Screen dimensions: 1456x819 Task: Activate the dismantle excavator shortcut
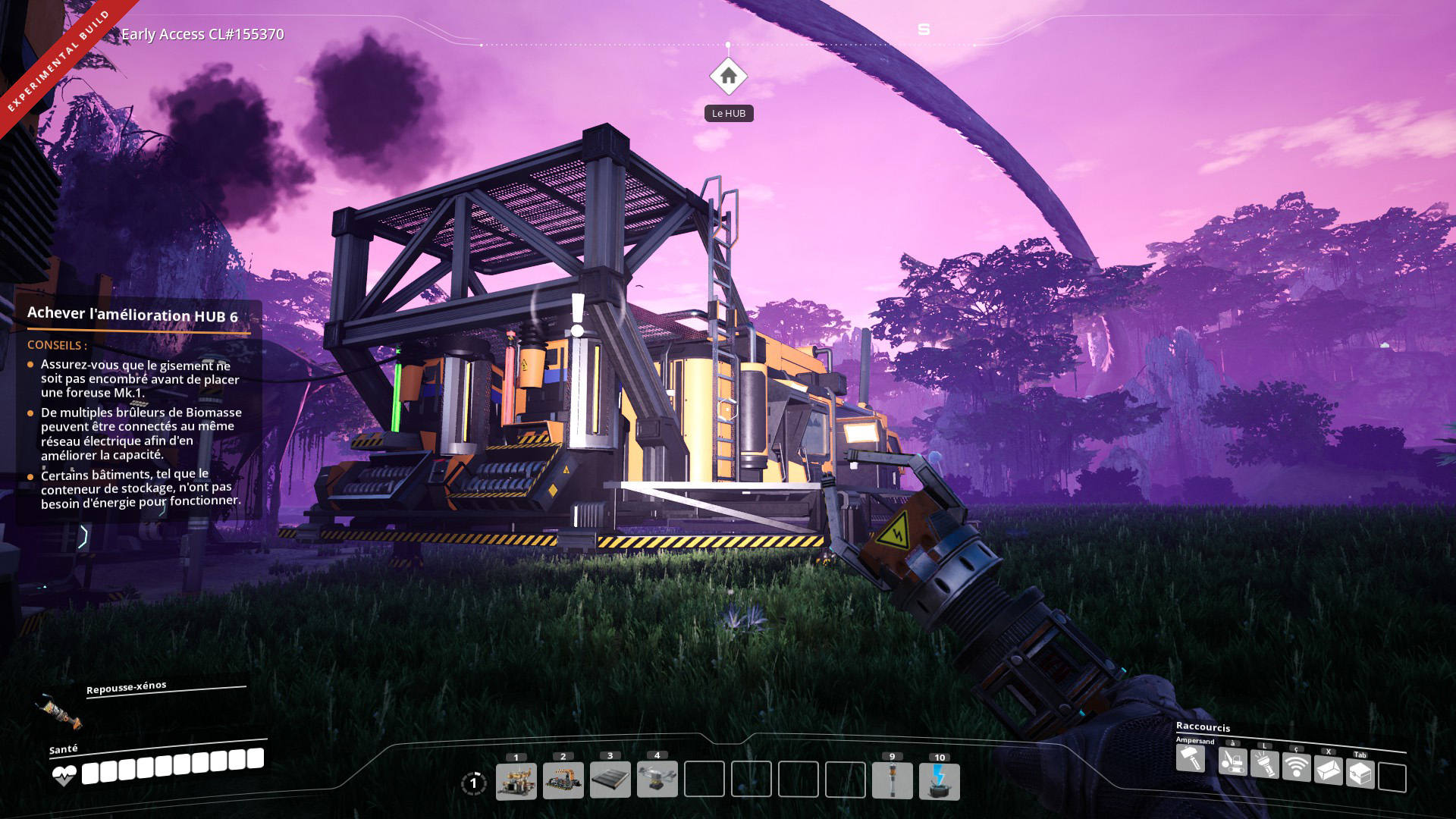(x=1233, y=761)
